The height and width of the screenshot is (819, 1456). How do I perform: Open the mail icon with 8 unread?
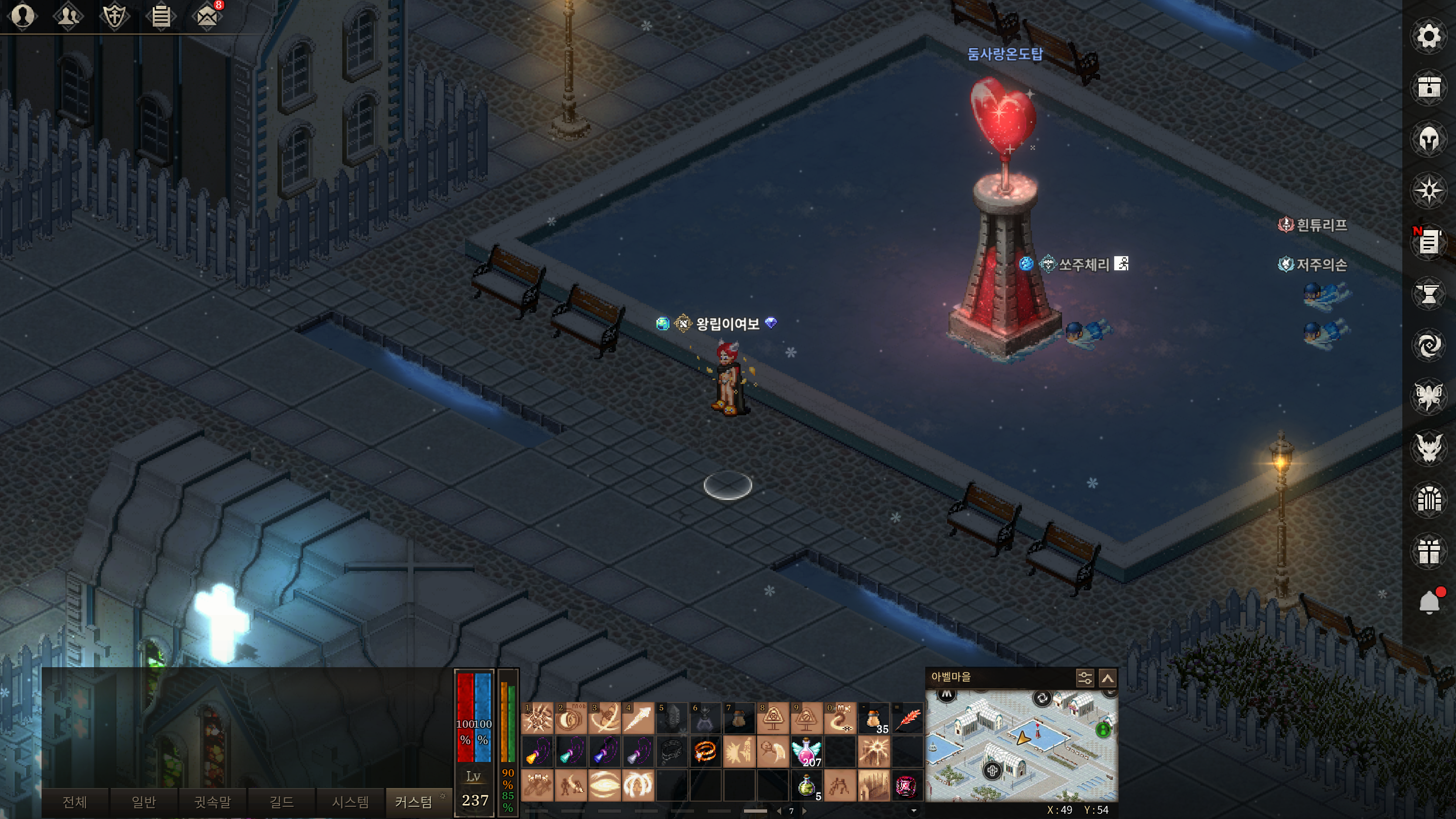(x=207, y=16)
